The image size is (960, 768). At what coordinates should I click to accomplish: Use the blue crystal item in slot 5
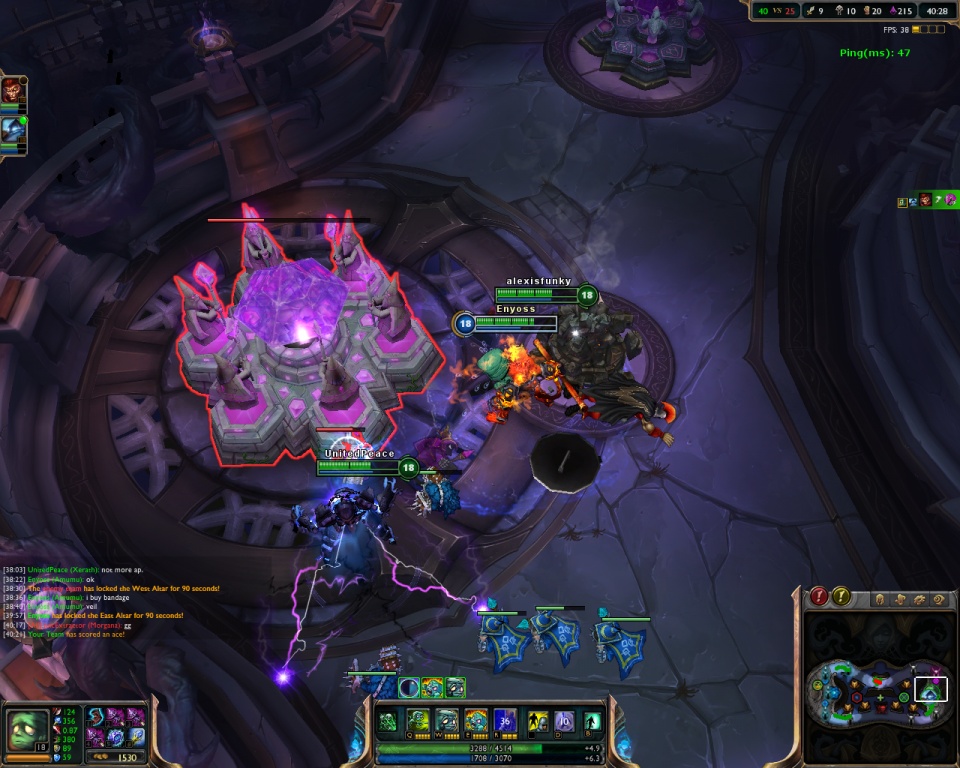tap(118, 736)
